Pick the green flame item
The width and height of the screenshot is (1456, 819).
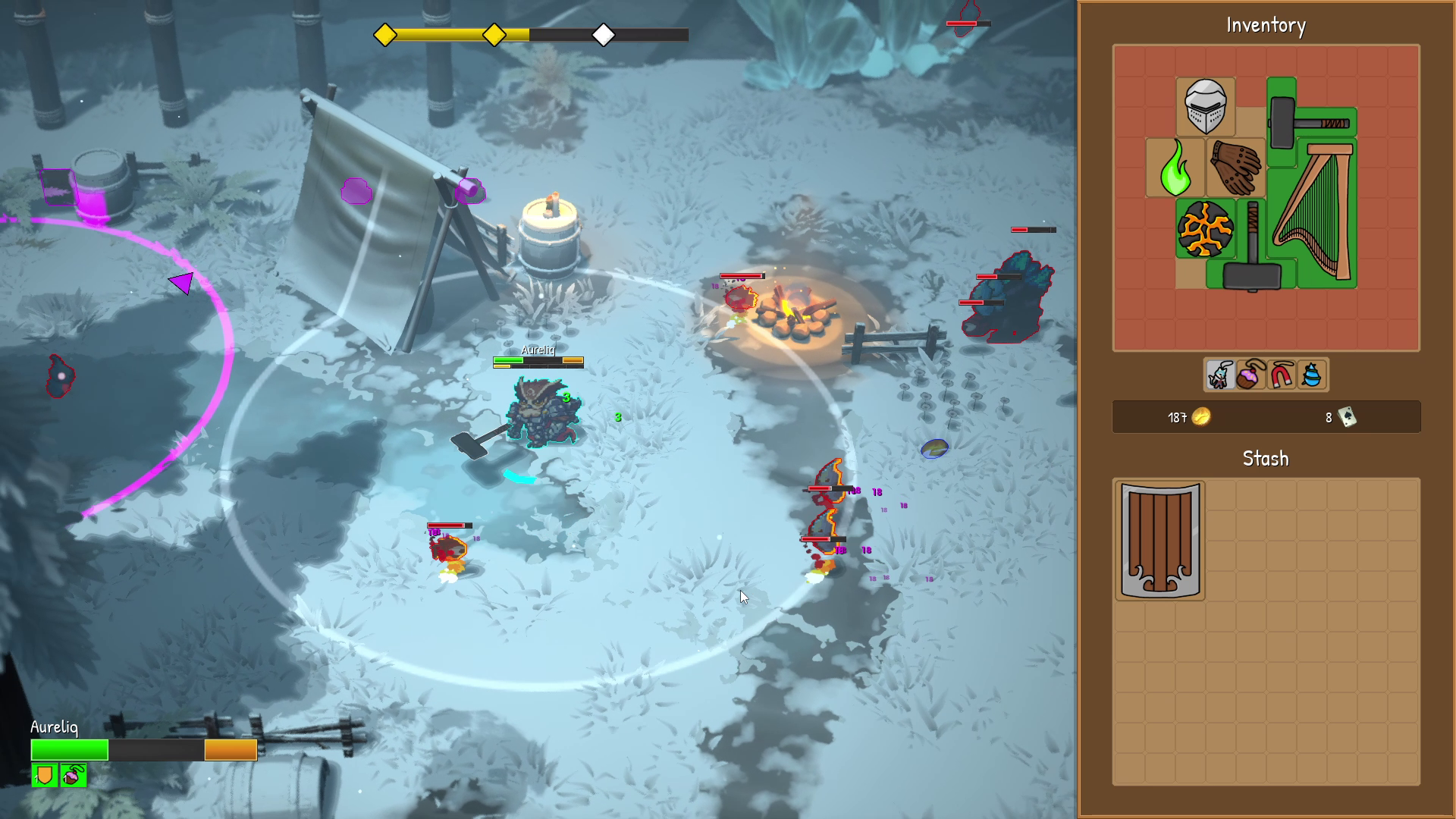point(1175,168)
